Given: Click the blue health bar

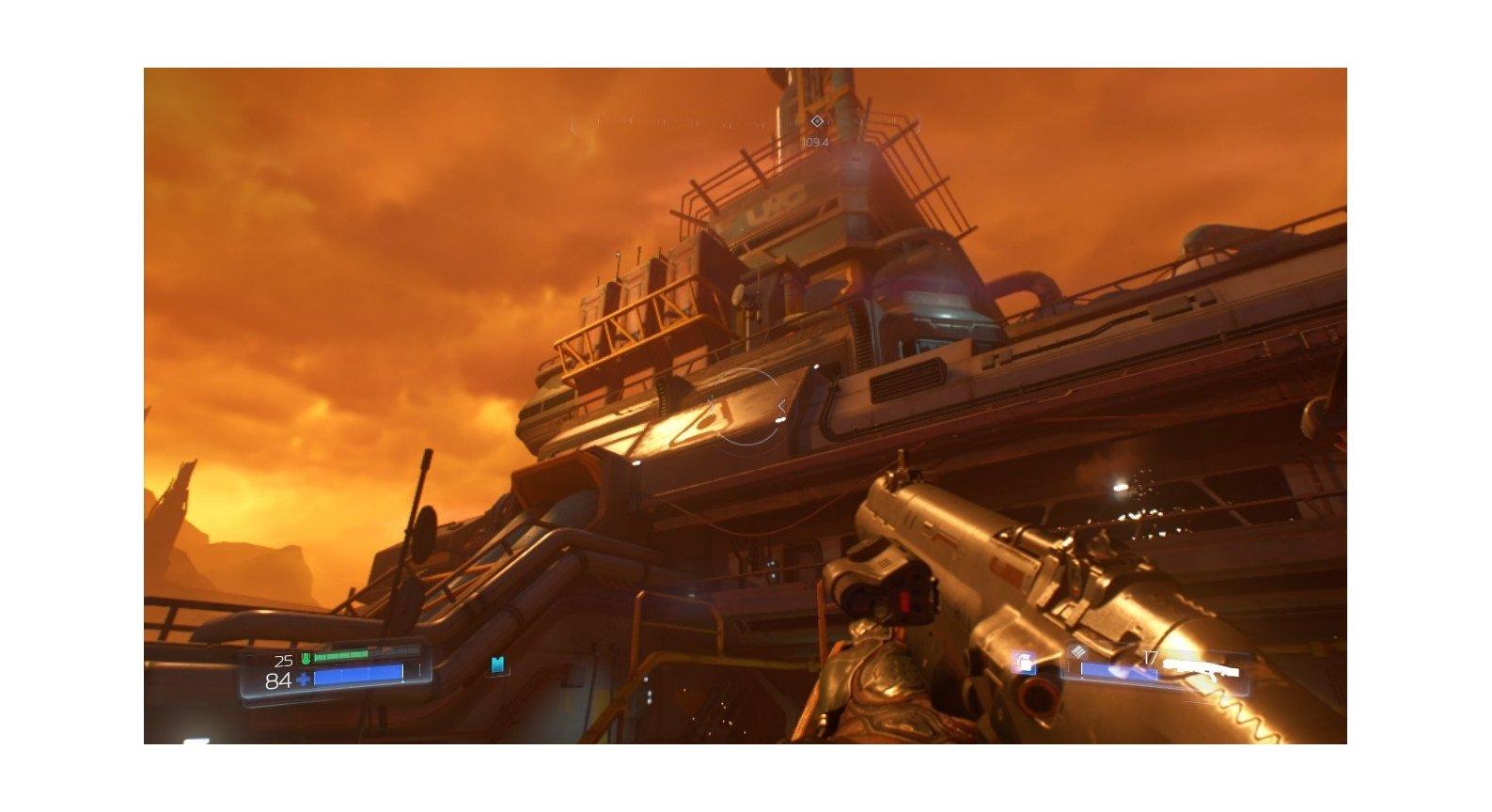Looking at the screenshot, I should [357, 673].
